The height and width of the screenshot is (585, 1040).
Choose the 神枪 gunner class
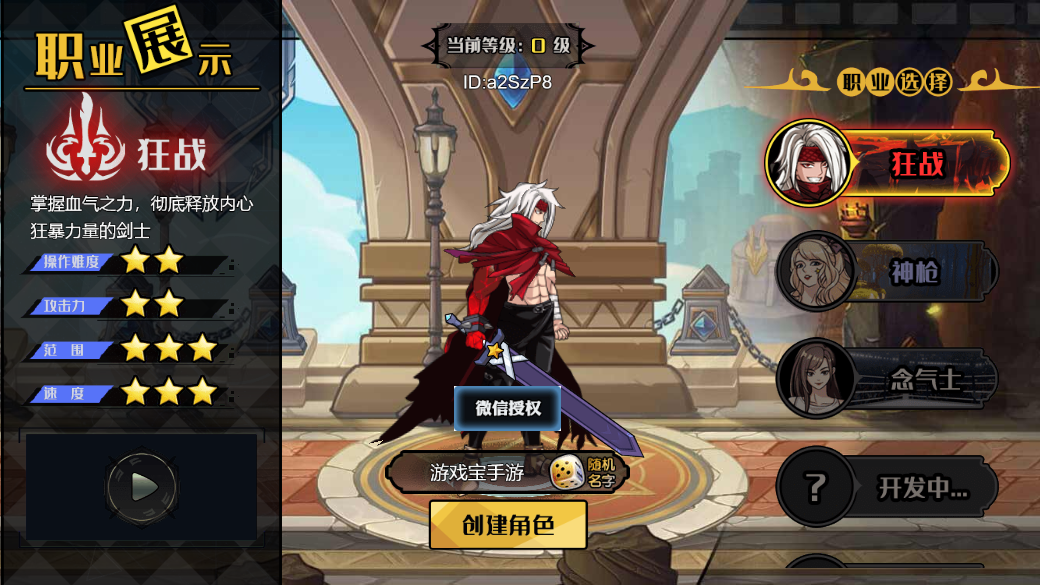pos(888,271)
